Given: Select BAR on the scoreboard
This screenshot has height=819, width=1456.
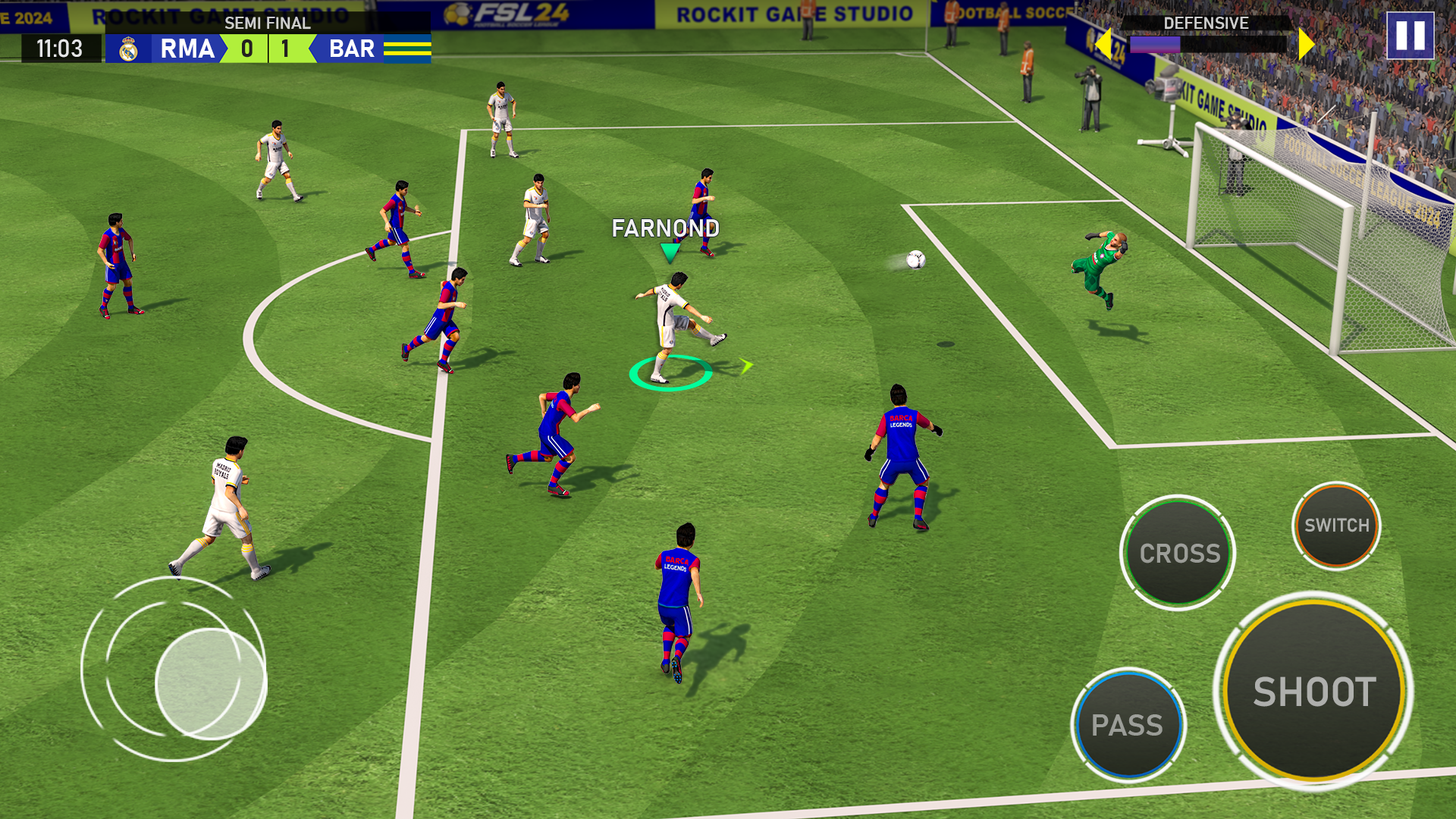Looking at the screenshot, I should [351, 49].
